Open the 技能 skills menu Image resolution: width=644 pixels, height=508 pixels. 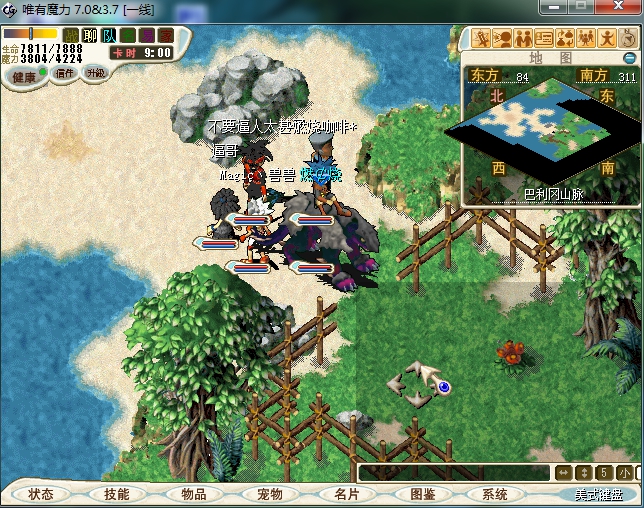[116, 494]
